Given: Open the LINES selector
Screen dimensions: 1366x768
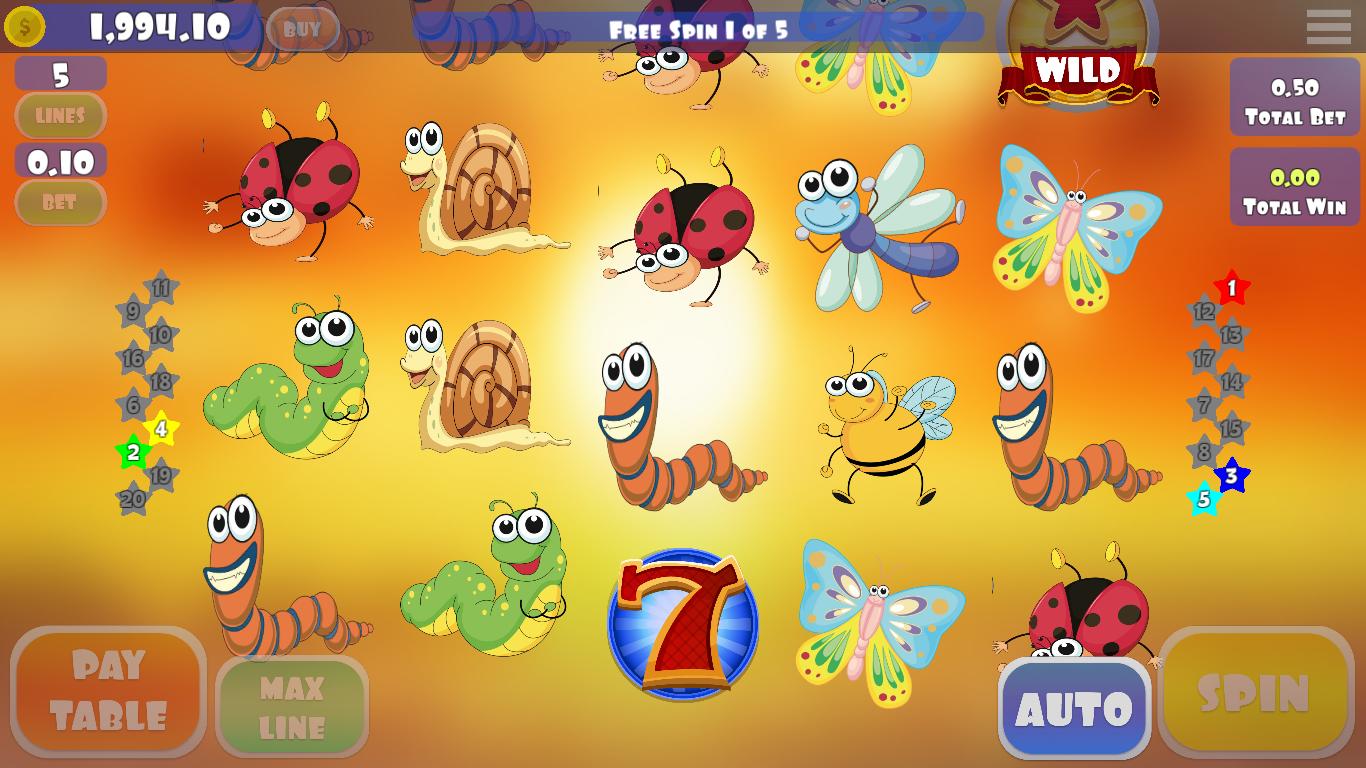Looking at the screenshot, I should pos(60,116).
